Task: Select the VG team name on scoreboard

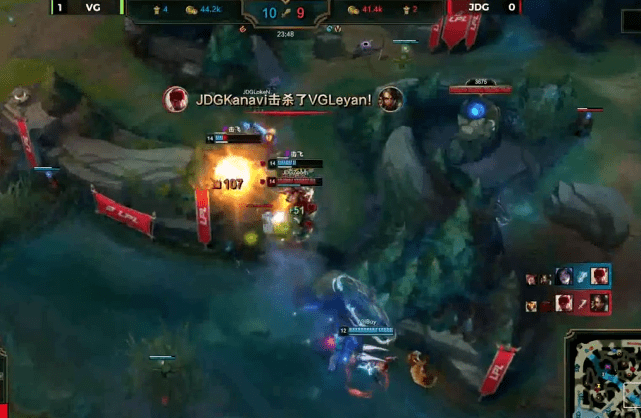Action: (x=93, y=7)
